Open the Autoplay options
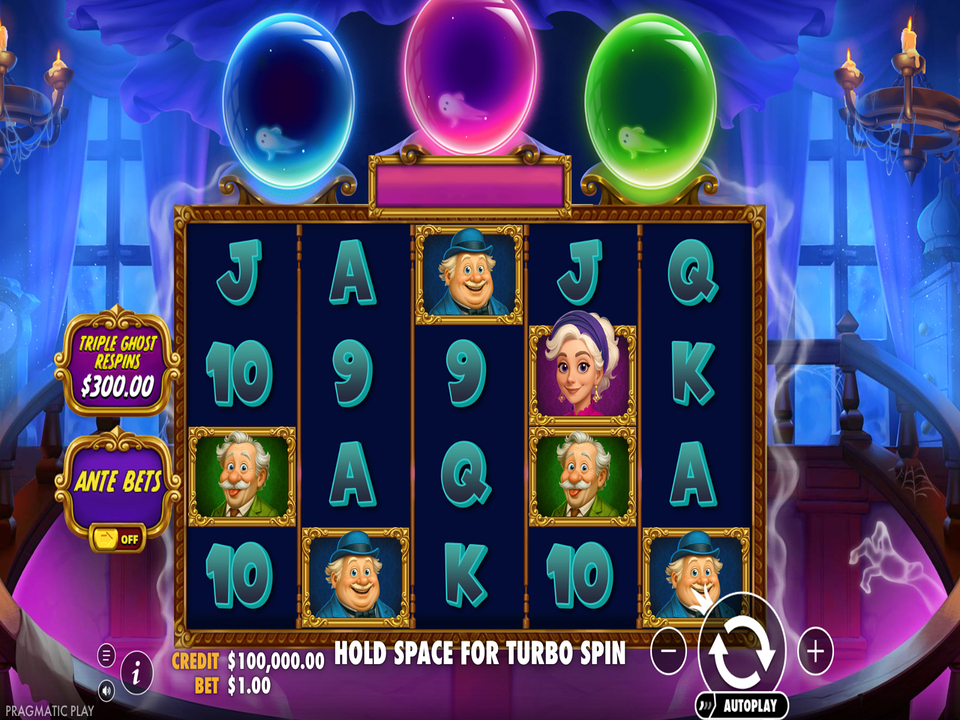The height and width of the screenshot is (720, 960). coord(744,704)
